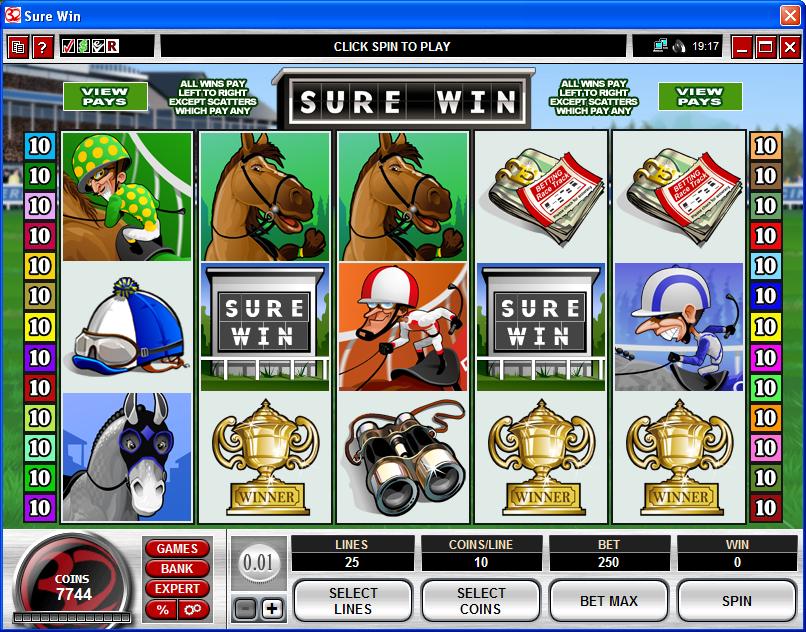
Task: Click the red menu icon beside the help button
Action: [x=18, y=47]
